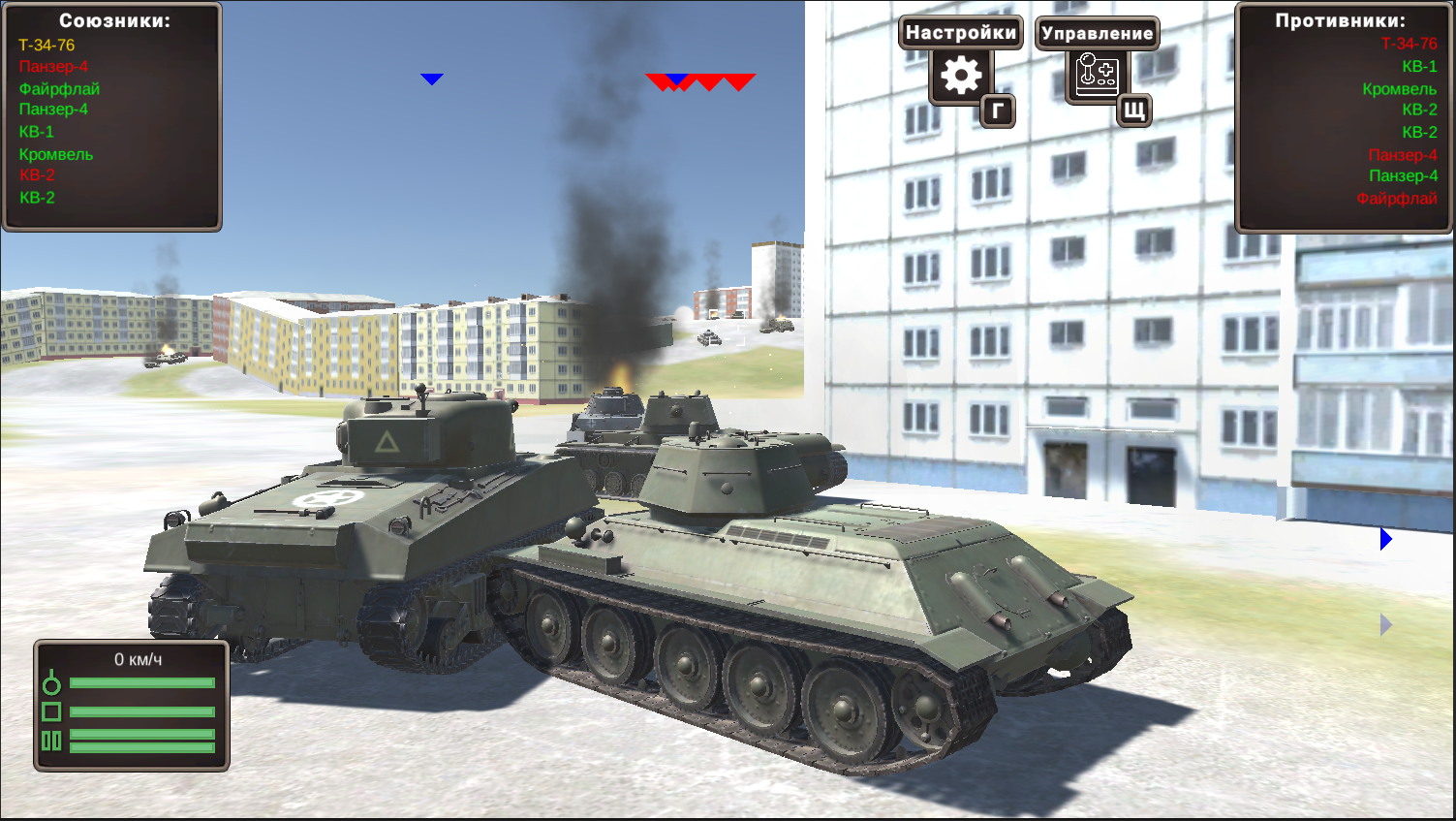Click the gray arrow marker on right edge
This screenshot has width=1456, height=821.
click(x=1387, y=625)
